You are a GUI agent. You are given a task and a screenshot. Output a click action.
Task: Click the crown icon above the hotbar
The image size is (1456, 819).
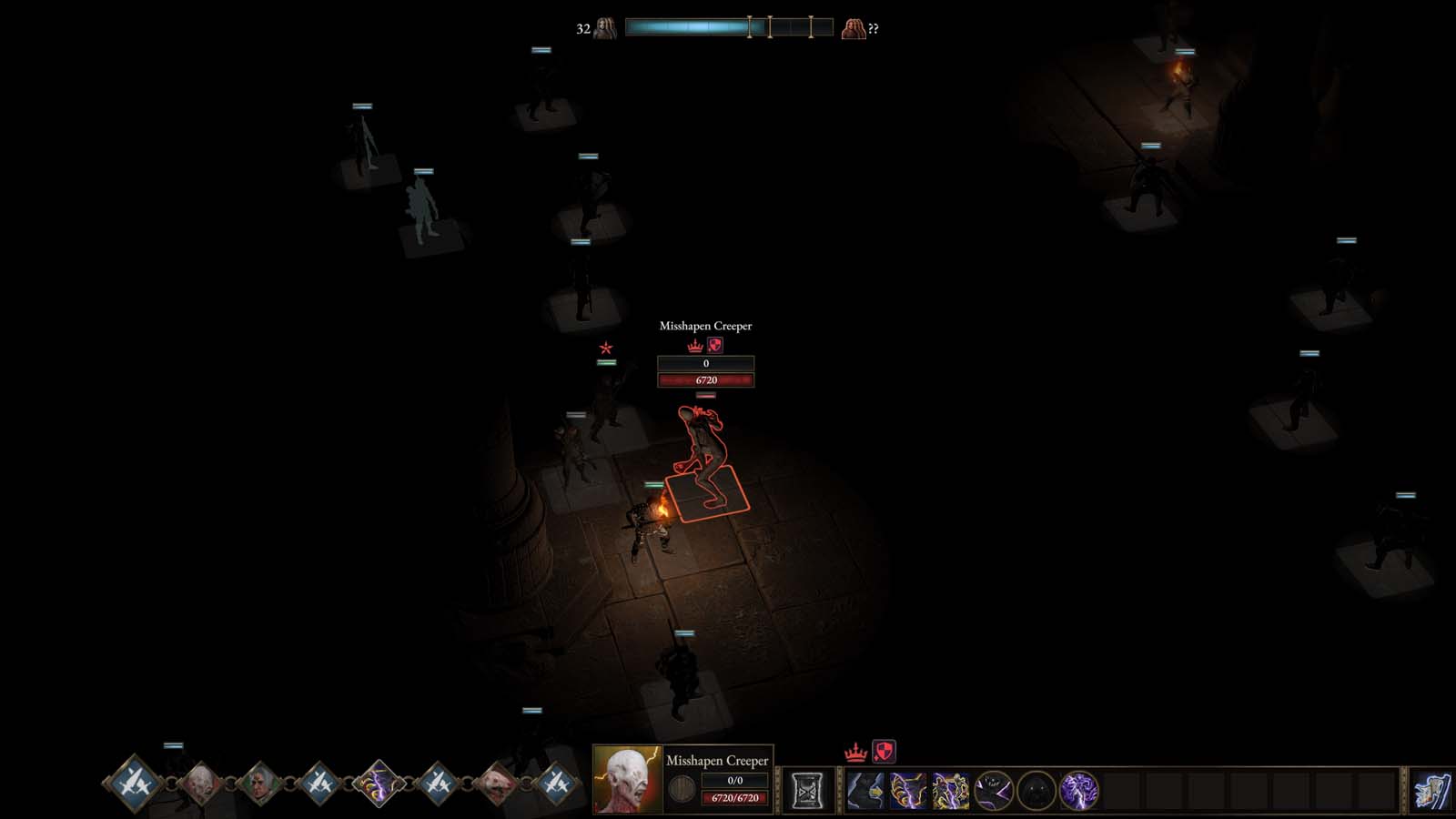856,753
